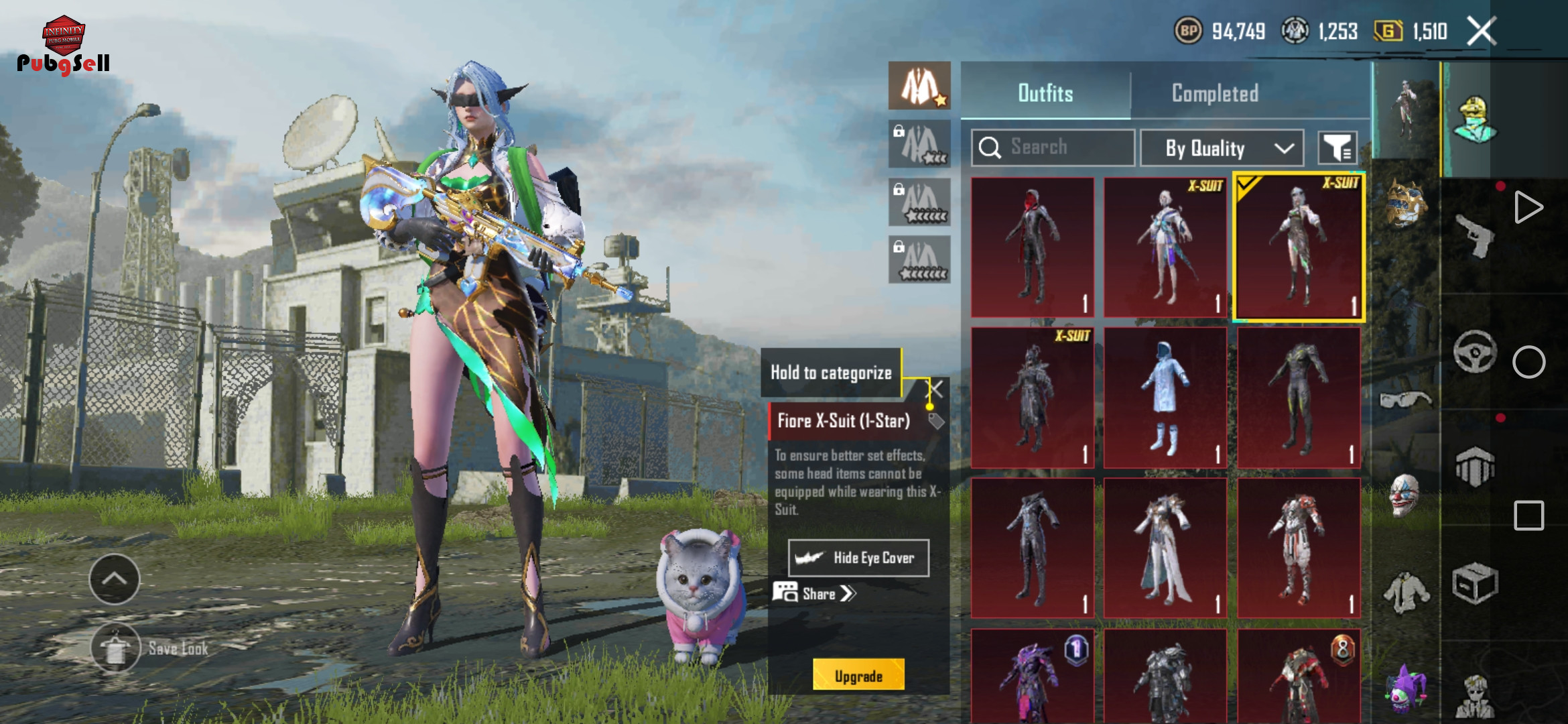The image size is (1568, 724).
Task: Open the outfit filter options
Action: click(1337, 148)
